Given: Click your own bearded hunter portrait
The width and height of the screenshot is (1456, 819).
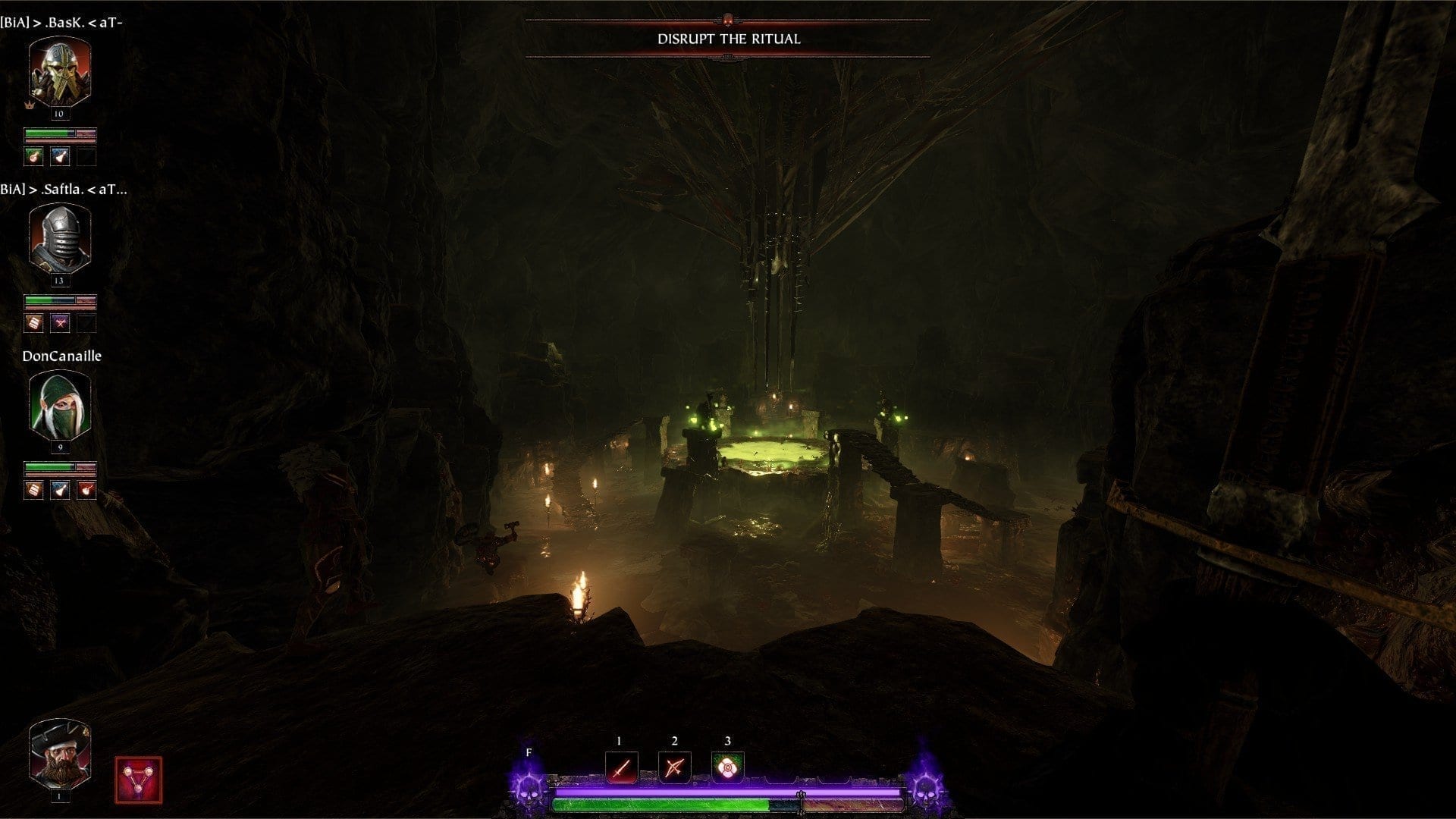Looking at the screenshot, I should tap(59, 753).
